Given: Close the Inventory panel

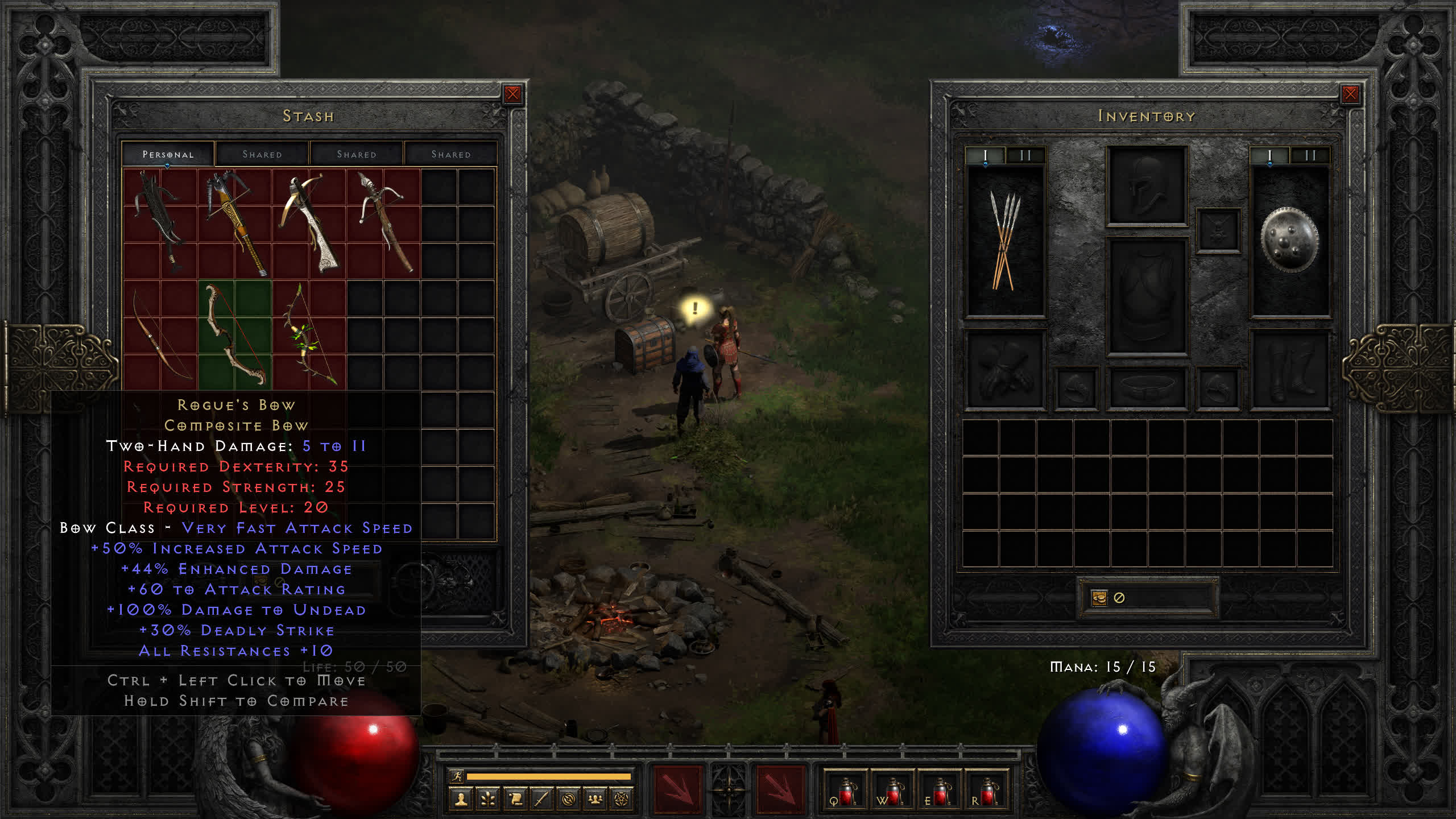Looking at the screenshot, I should [1350, 94].
